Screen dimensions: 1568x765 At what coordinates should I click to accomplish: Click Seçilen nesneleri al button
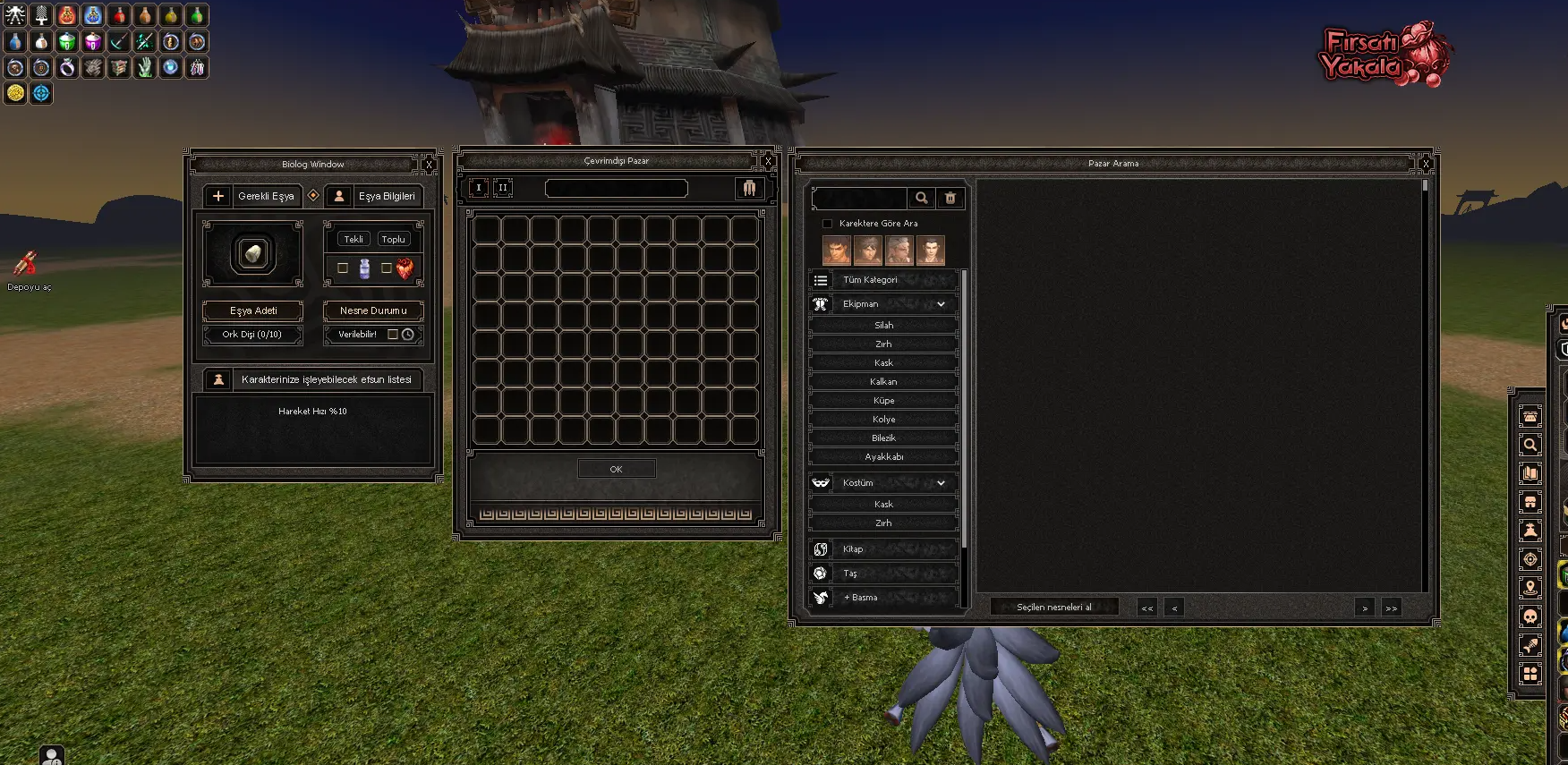coord(1053,607)
